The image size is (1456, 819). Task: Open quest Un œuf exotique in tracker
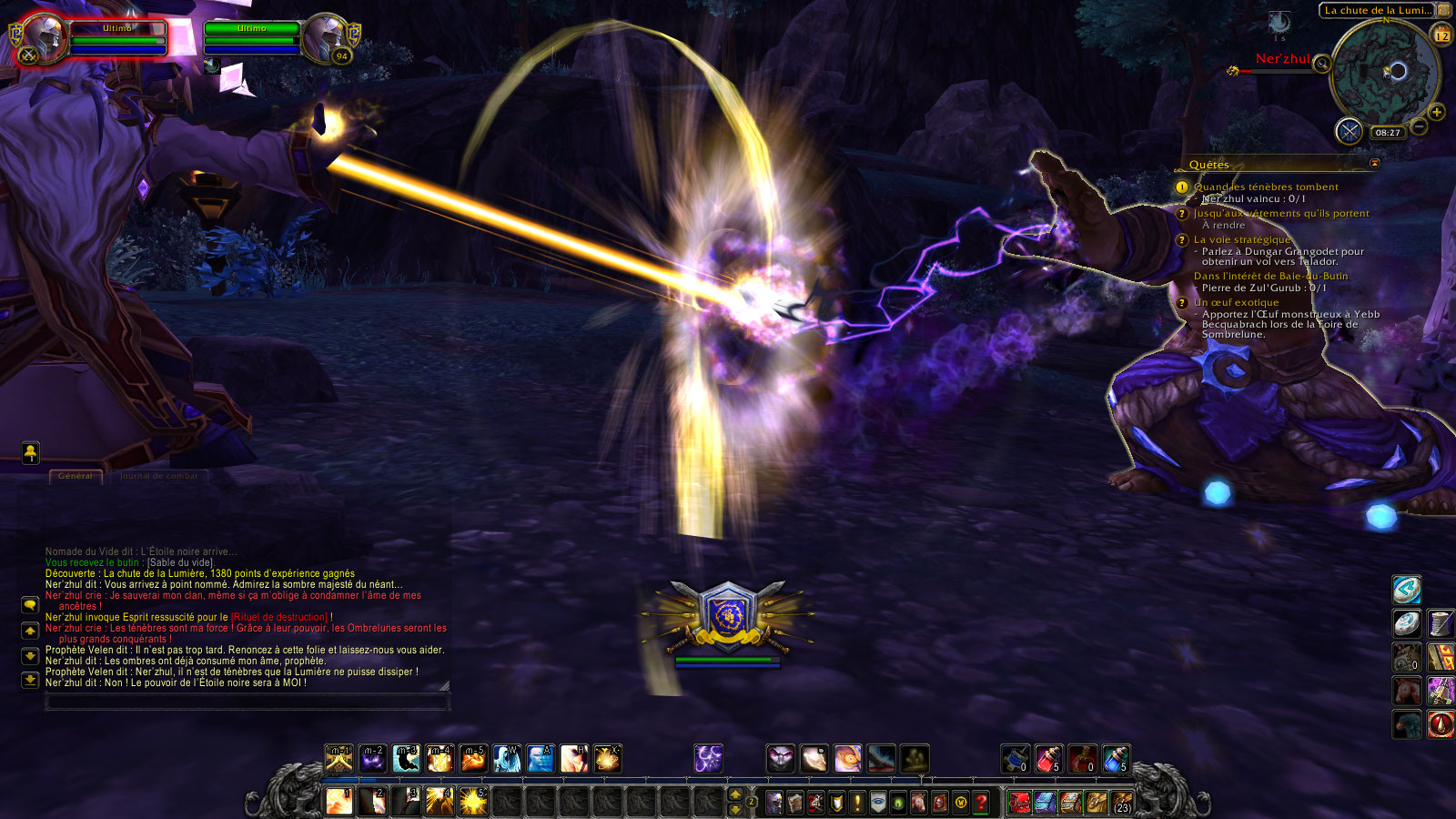1236,302
